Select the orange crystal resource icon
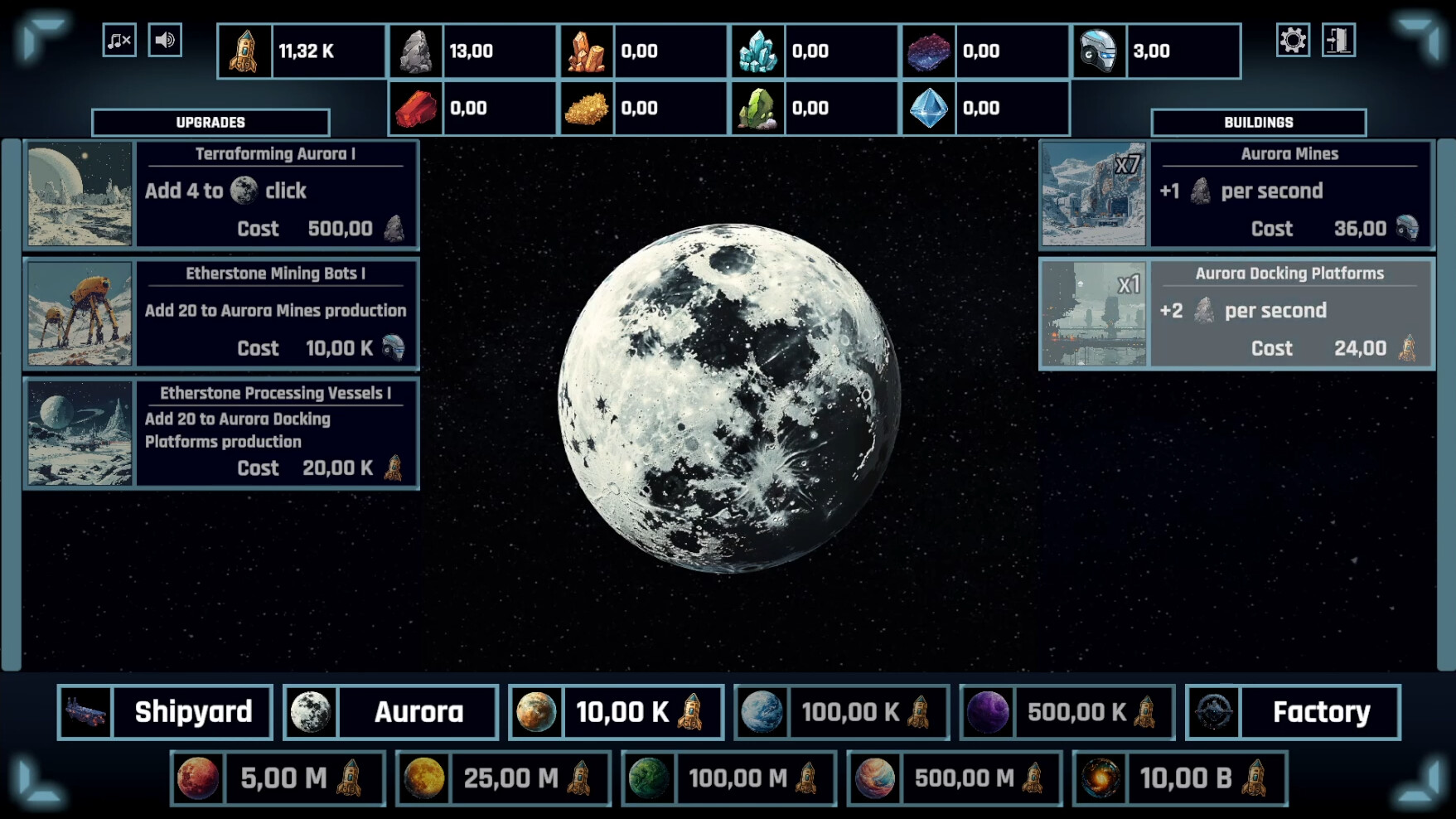Viewport: 1456px width, 819px height. pos(588,51)
